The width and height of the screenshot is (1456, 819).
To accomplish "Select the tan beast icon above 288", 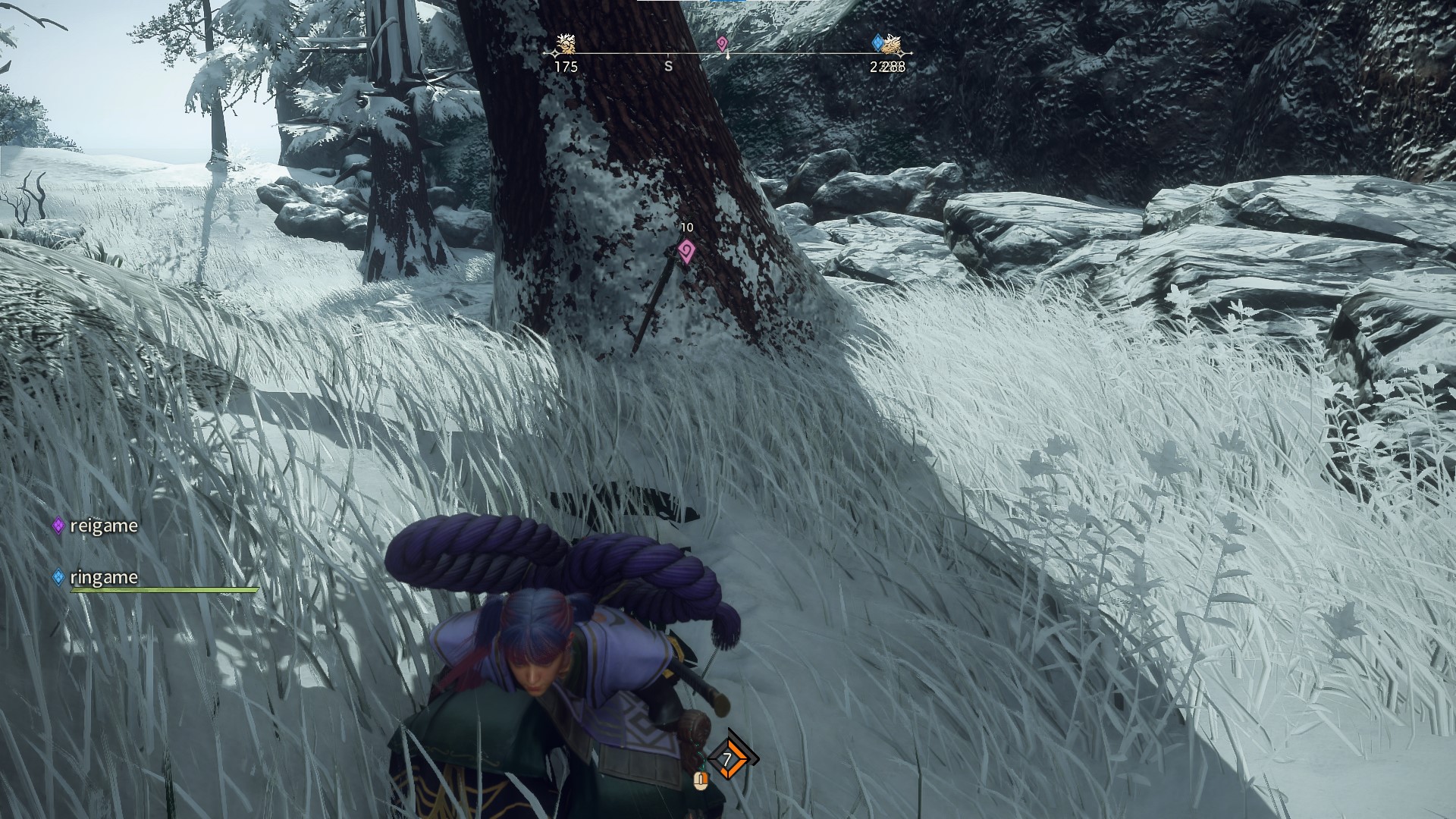I will click(893, 45).
